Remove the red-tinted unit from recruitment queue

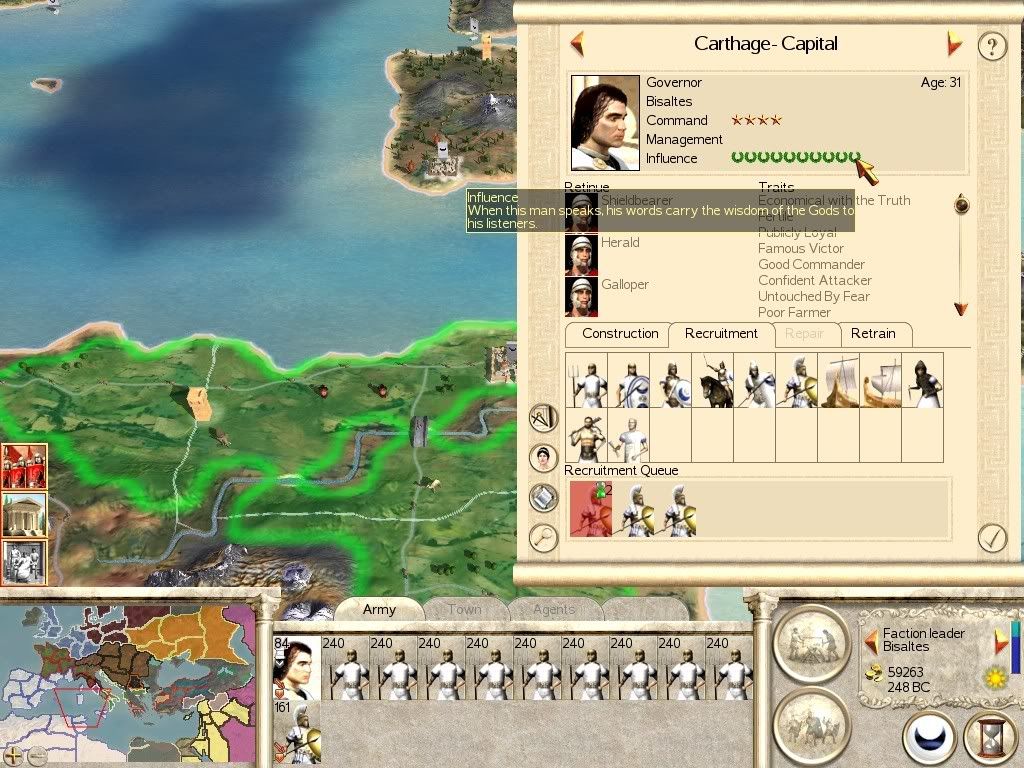tap(590, 508)
